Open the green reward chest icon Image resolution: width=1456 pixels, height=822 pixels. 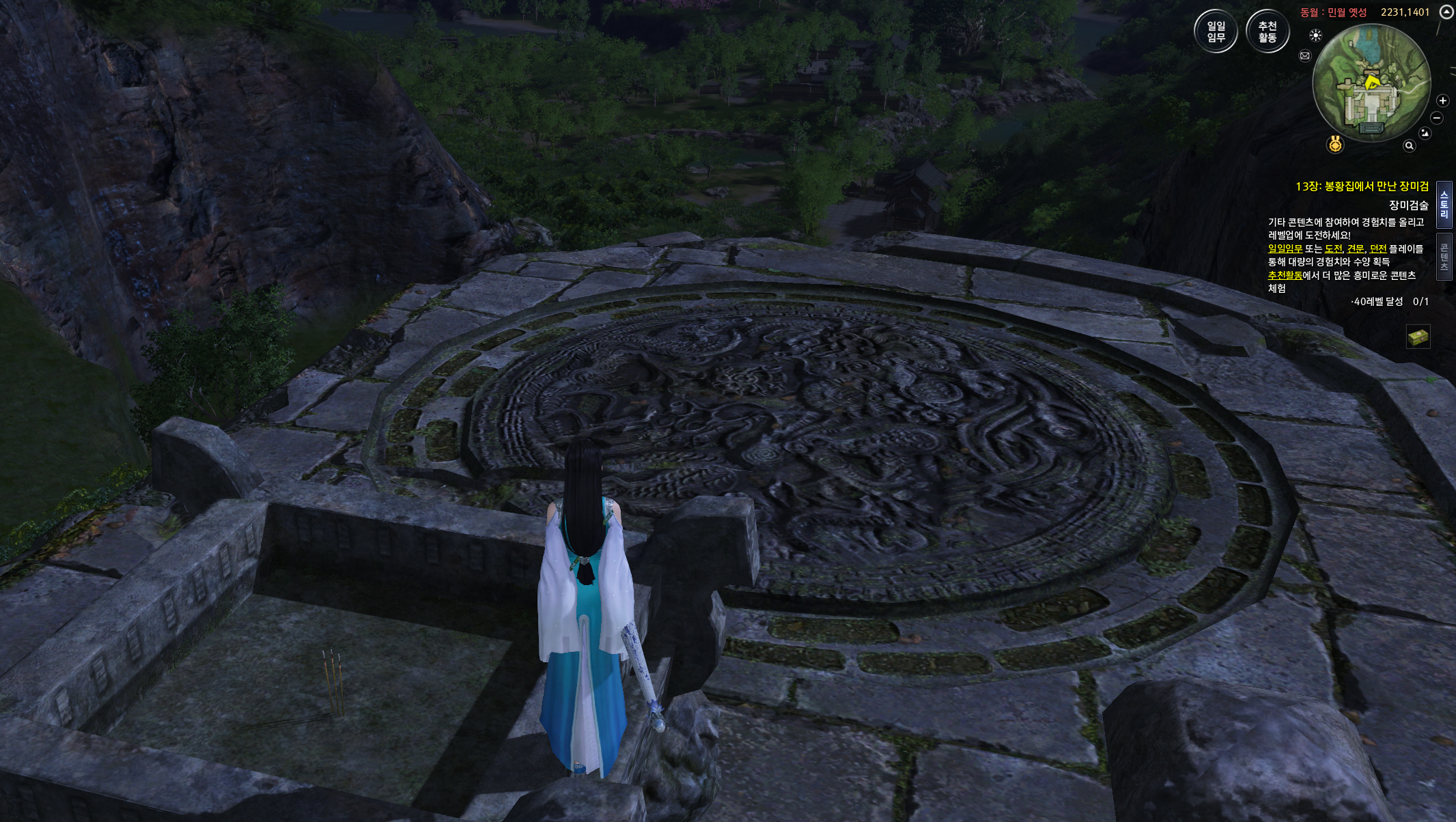click(x=1418, y=337)
